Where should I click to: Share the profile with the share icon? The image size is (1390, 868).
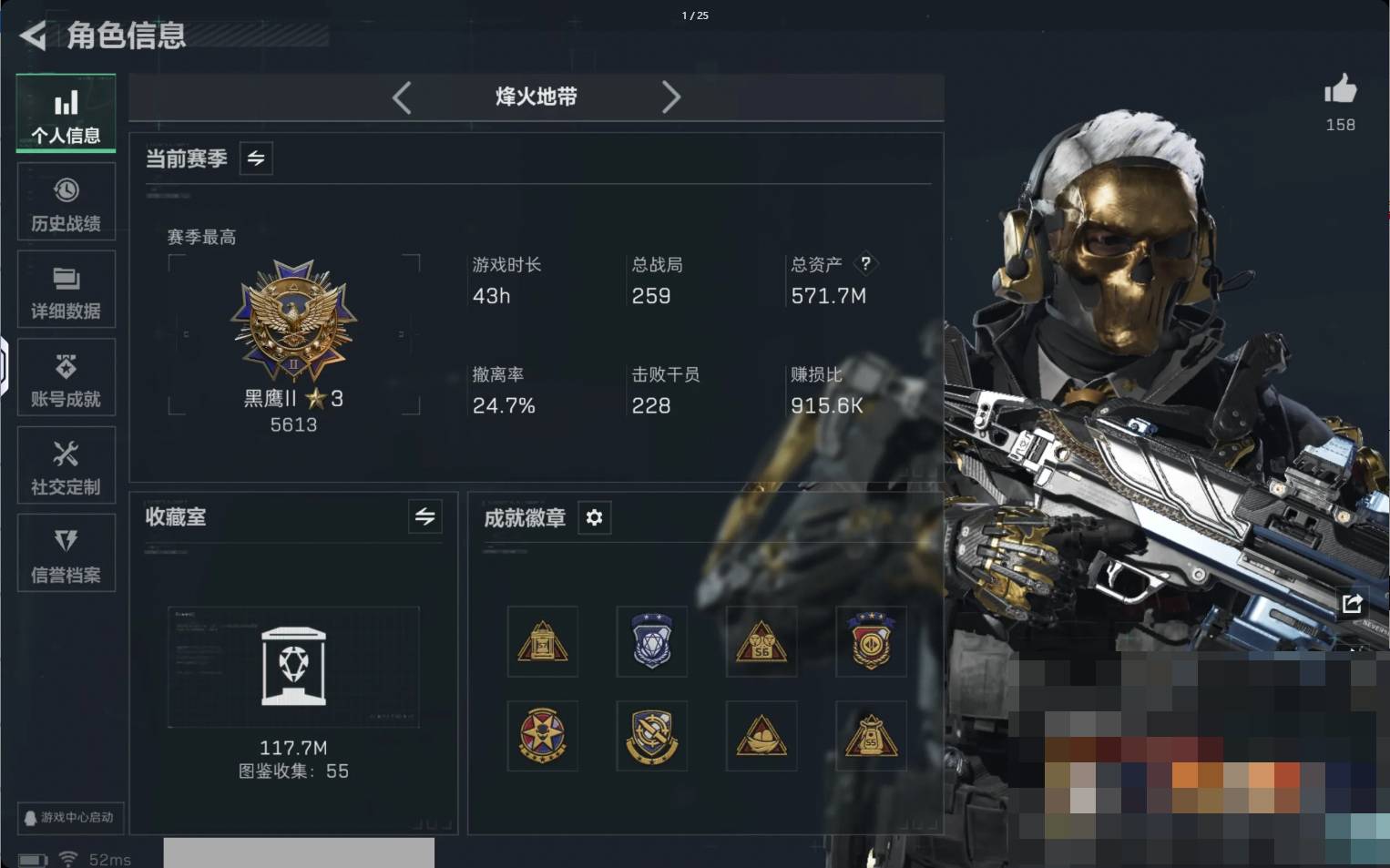pos(1352,603)
